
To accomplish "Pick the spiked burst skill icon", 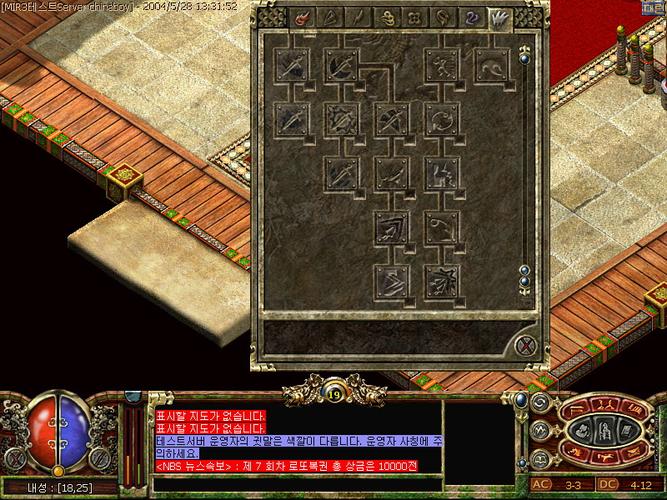I will 340,119.
